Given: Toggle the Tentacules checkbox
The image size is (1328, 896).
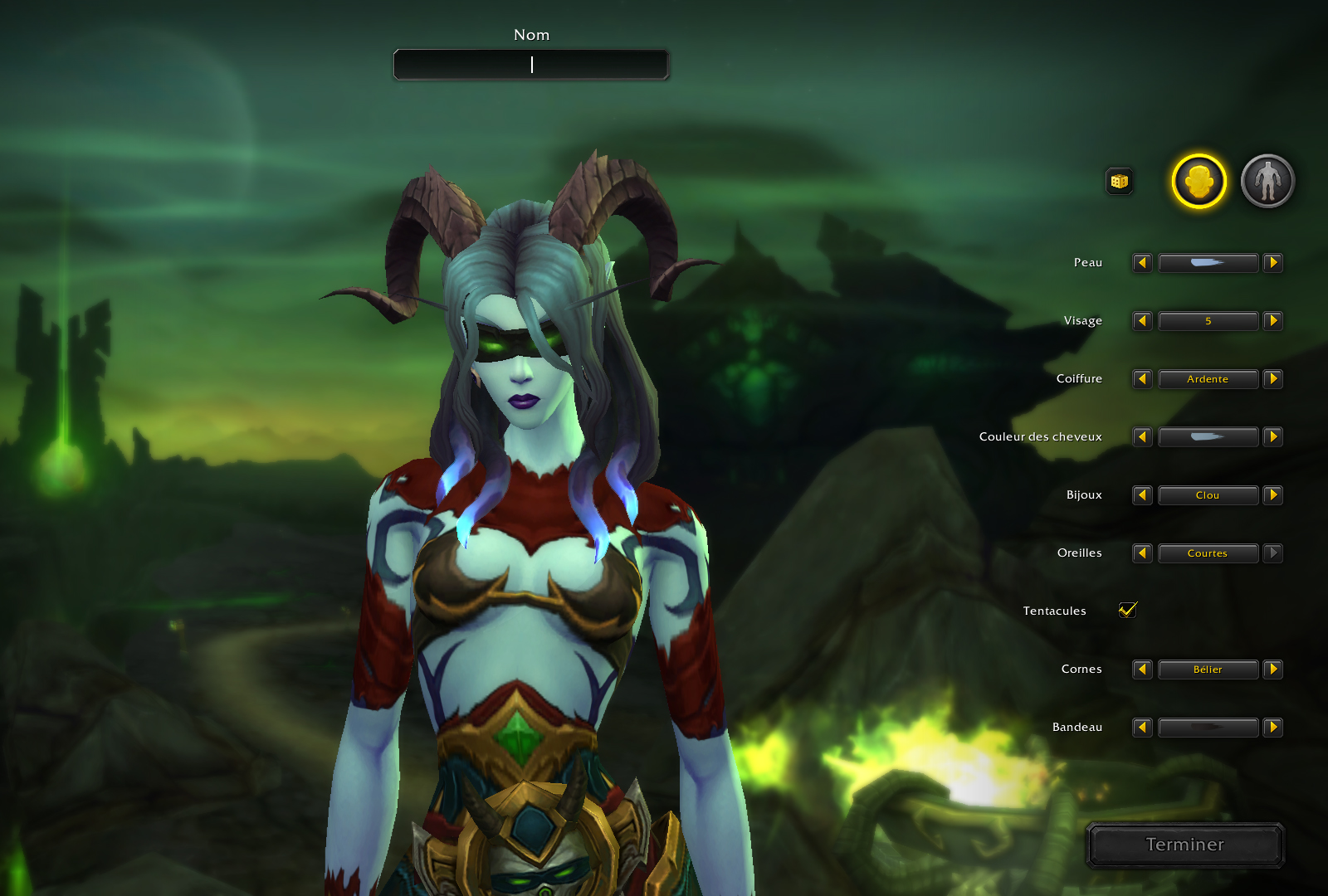Looking at the screenshot, I should click(1127, 611).
